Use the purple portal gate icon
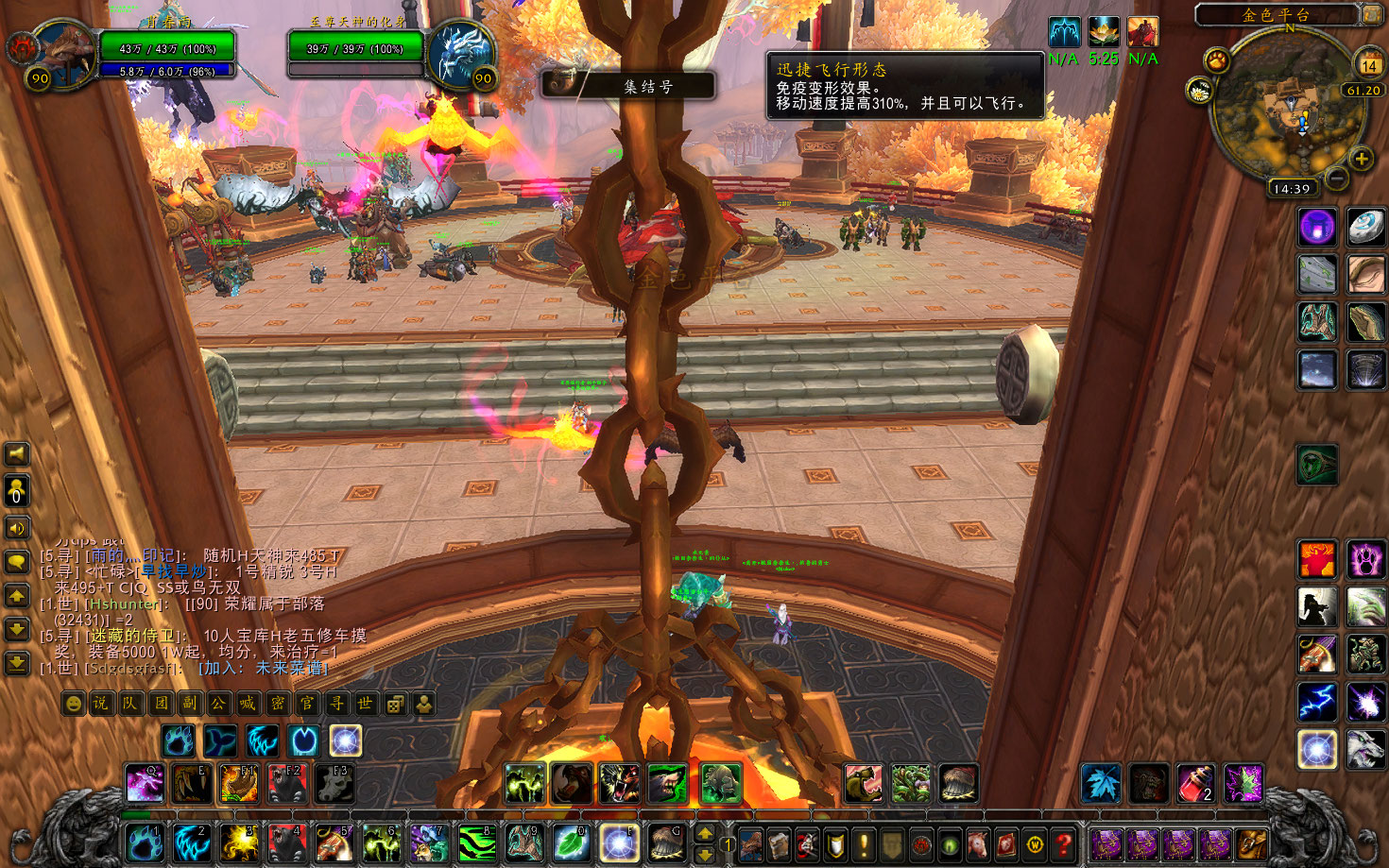The width and height of the screenshot is (1389, 868). pyautogui.click(x=1316, y=227)
